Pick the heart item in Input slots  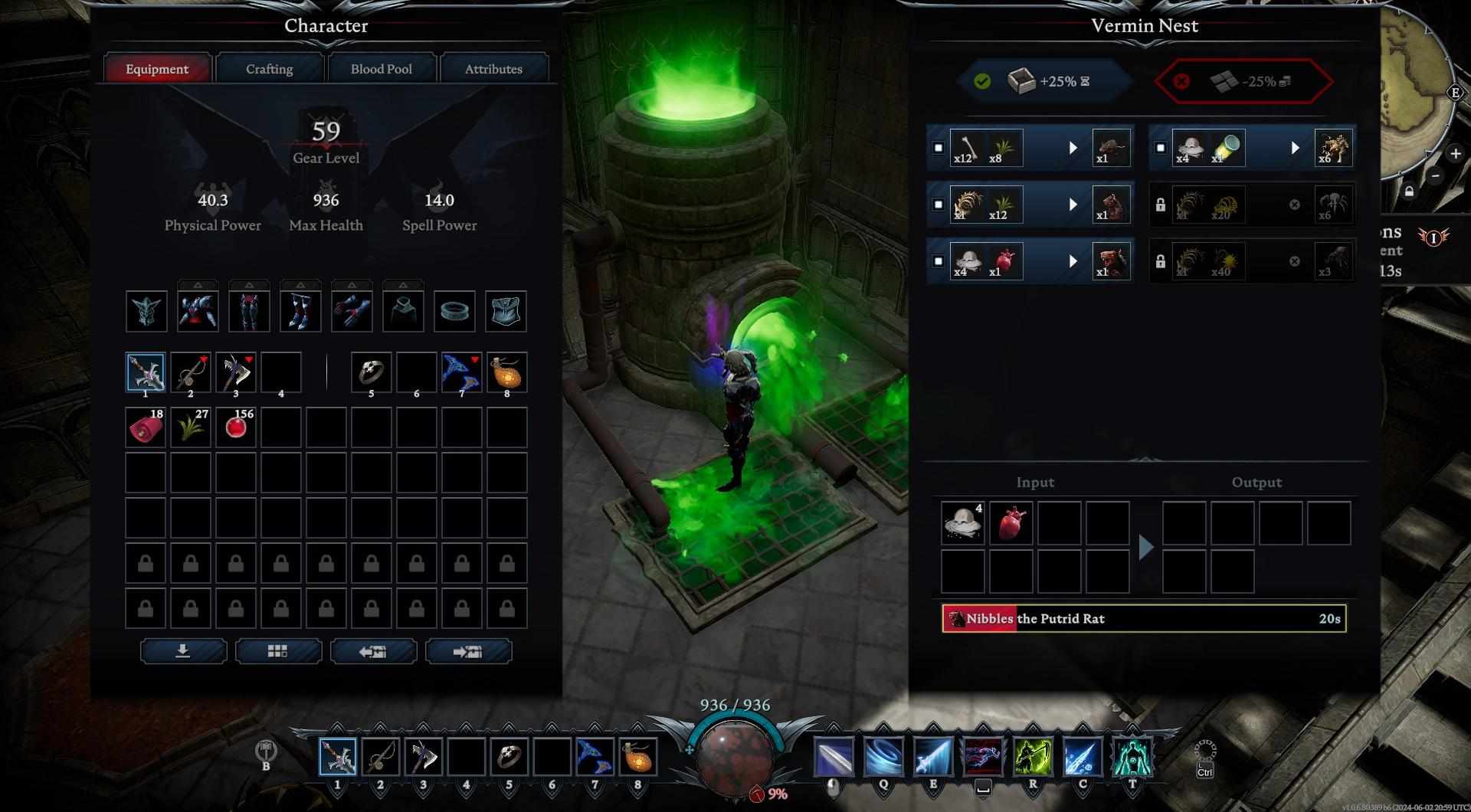point(1011,523)
